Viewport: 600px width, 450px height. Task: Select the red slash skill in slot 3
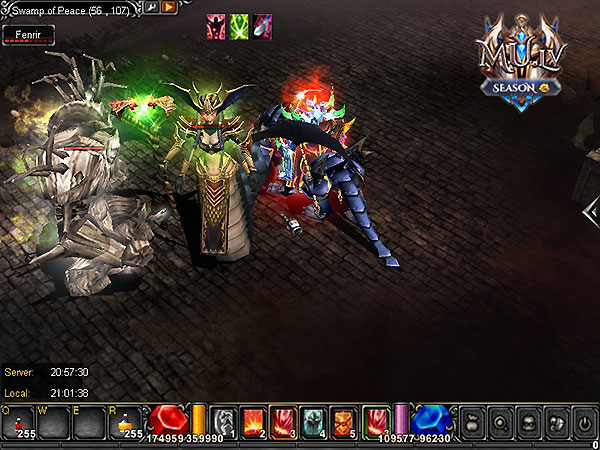[283, 421]
